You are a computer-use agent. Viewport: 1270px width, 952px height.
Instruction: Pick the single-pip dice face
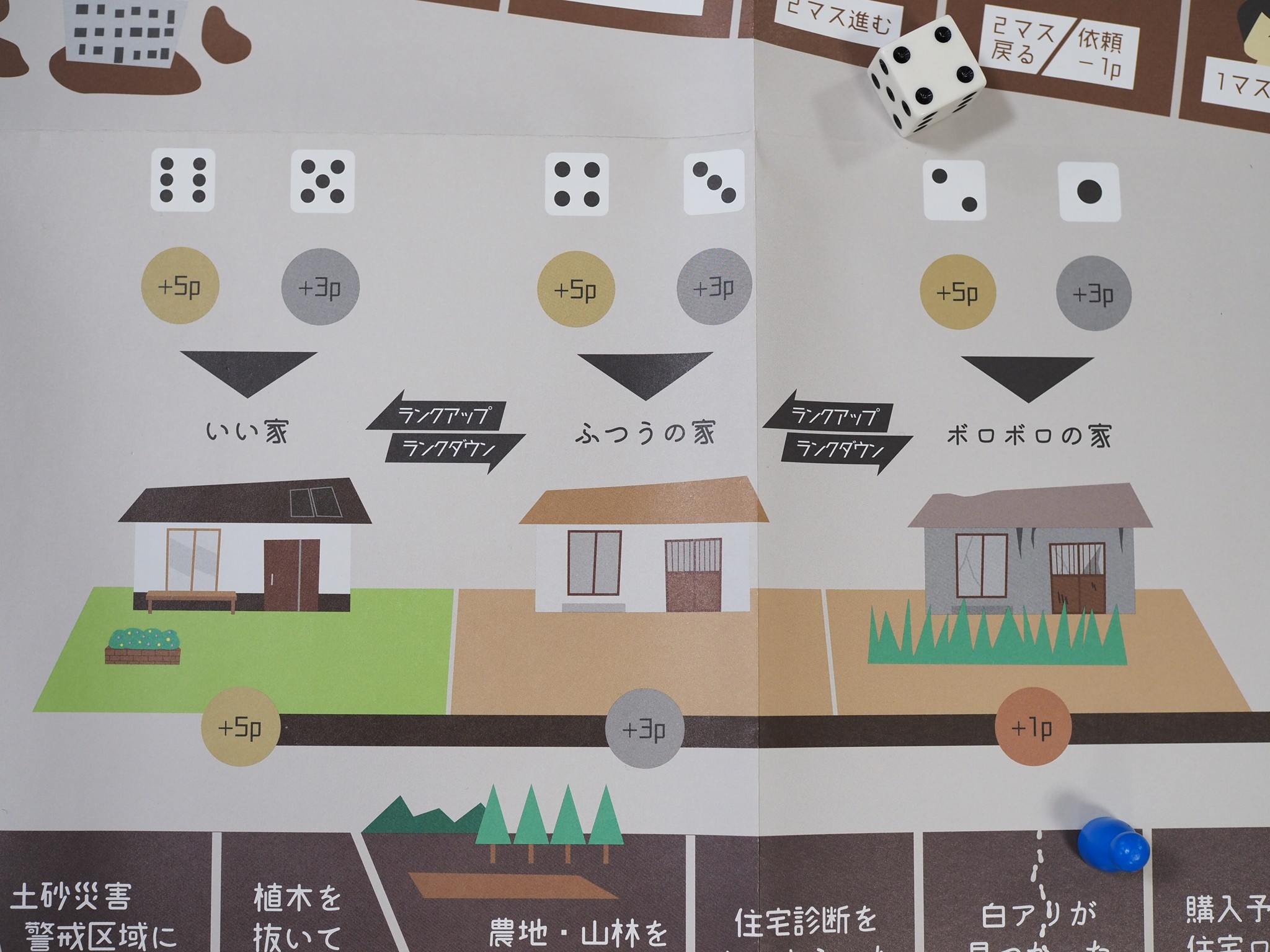coord(1089,192)
